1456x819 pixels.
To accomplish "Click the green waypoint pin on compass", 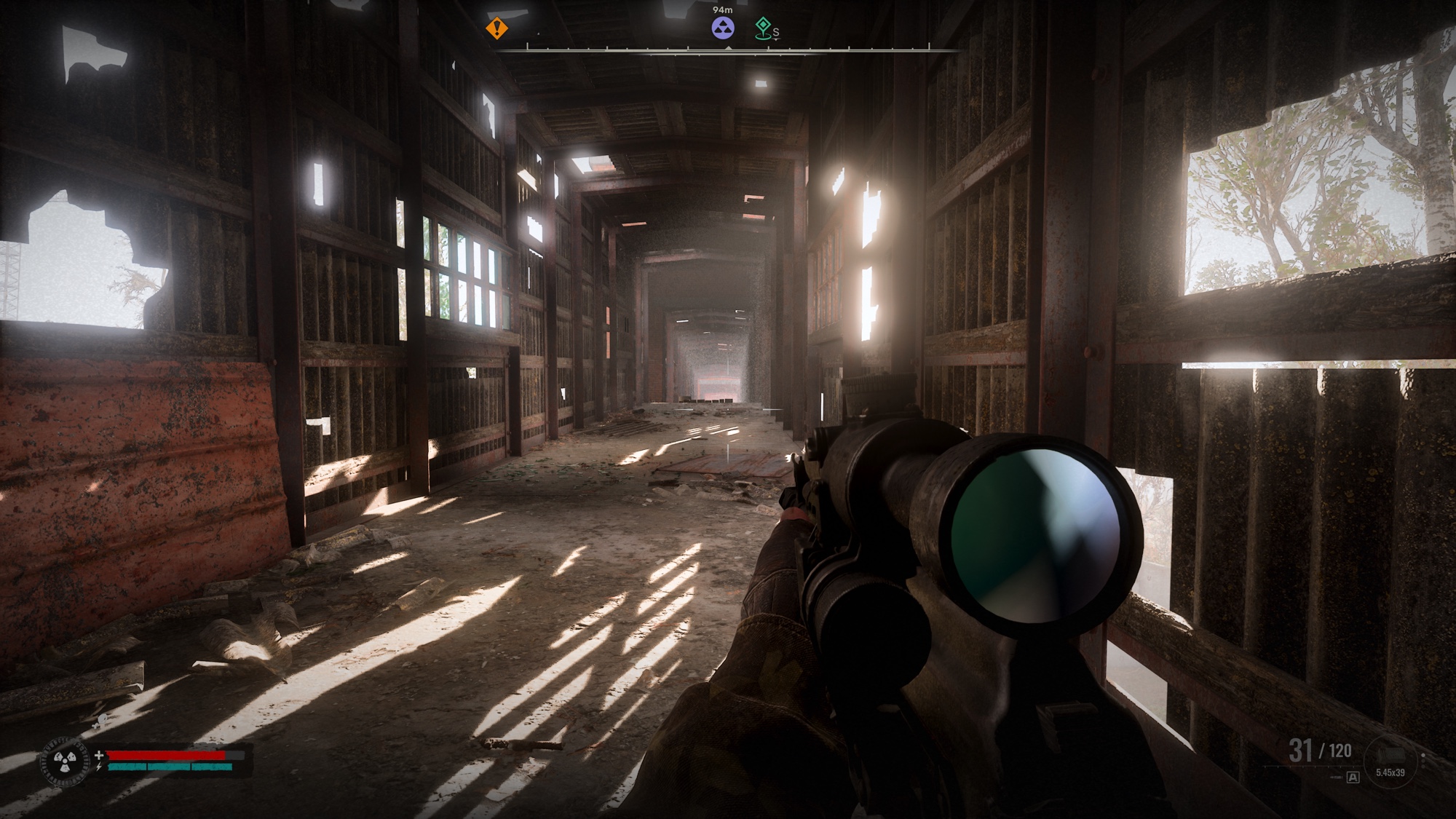I will (762, 28).
